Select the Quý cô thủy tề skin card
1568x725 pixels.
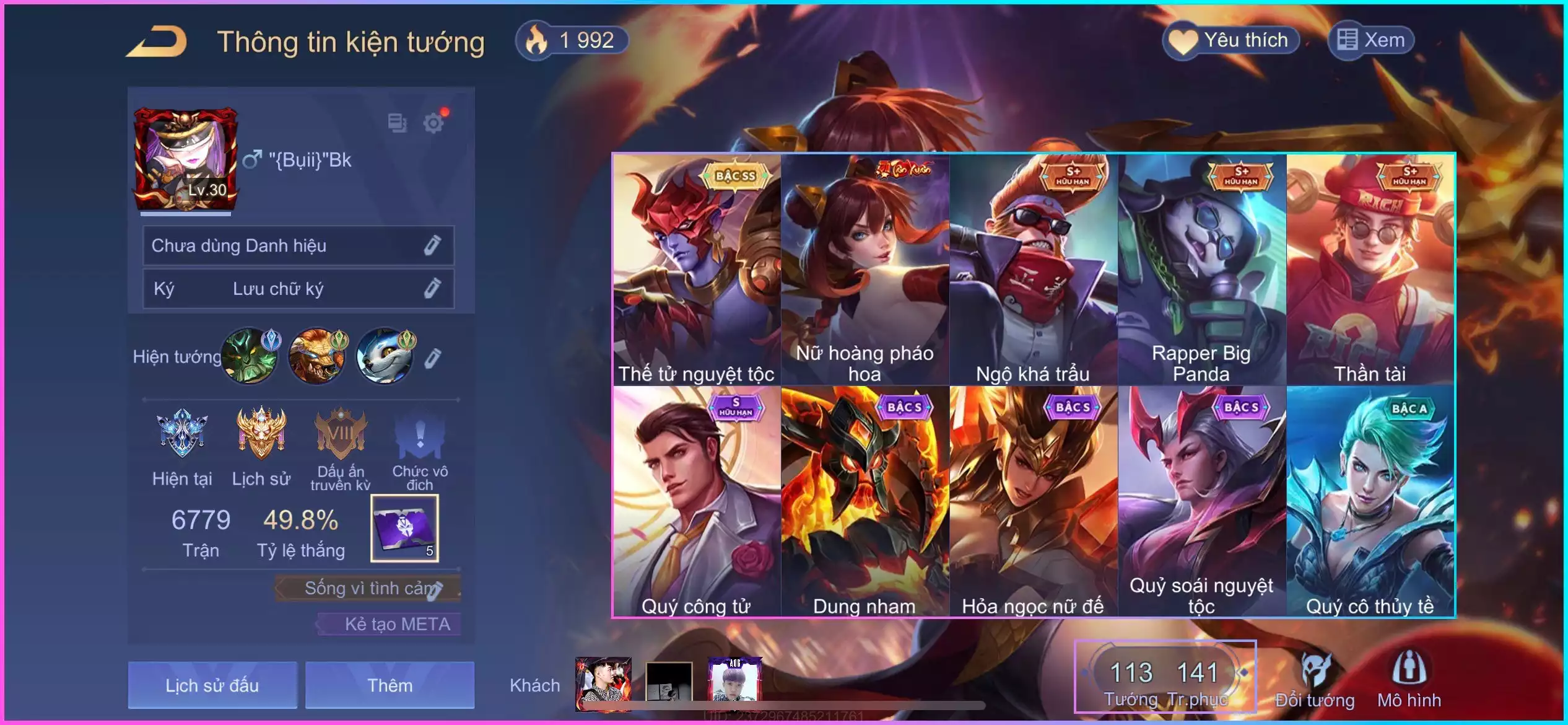point(1370,501)
